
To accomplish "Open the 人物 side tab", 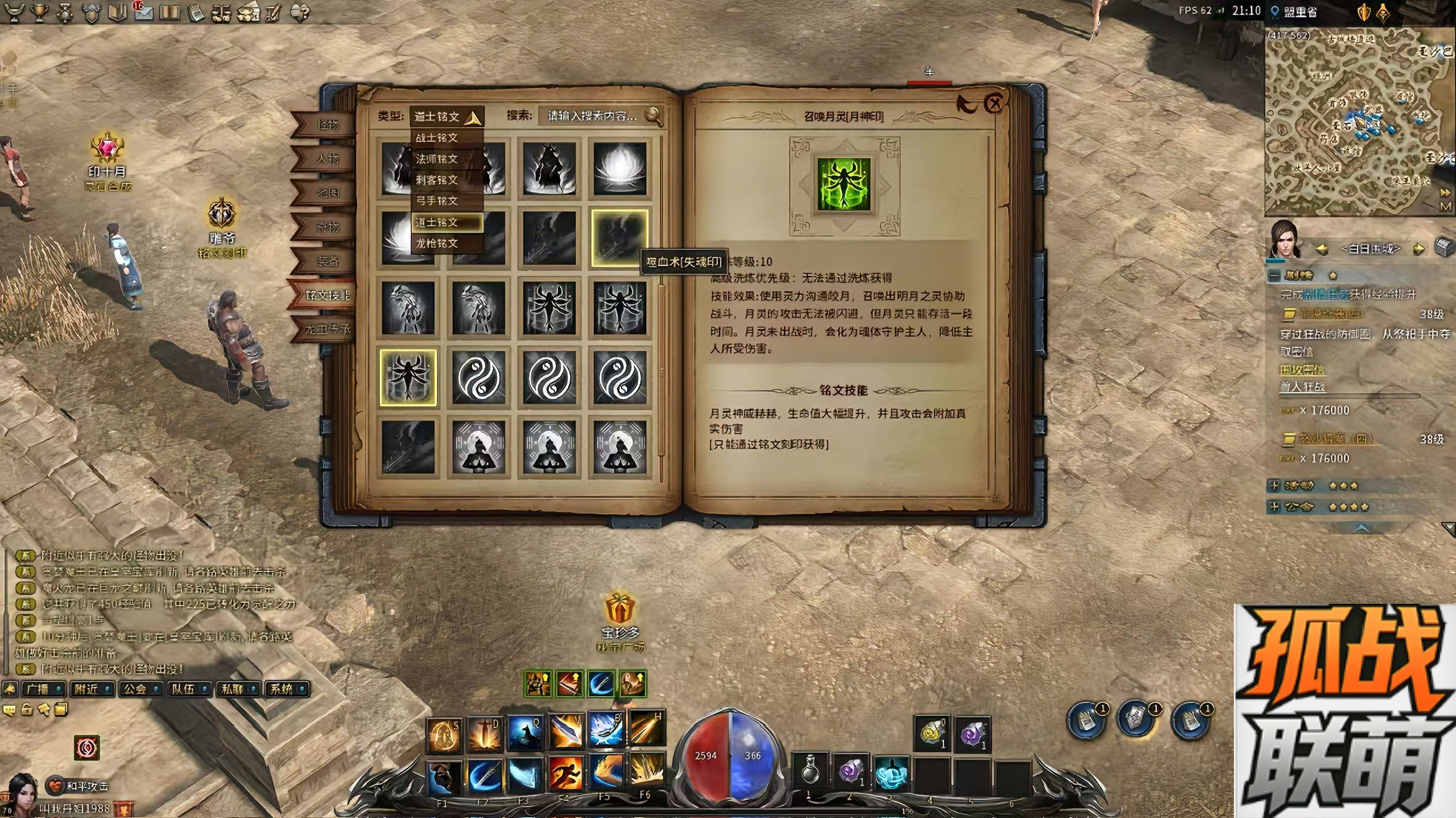I will coord(327,159).
